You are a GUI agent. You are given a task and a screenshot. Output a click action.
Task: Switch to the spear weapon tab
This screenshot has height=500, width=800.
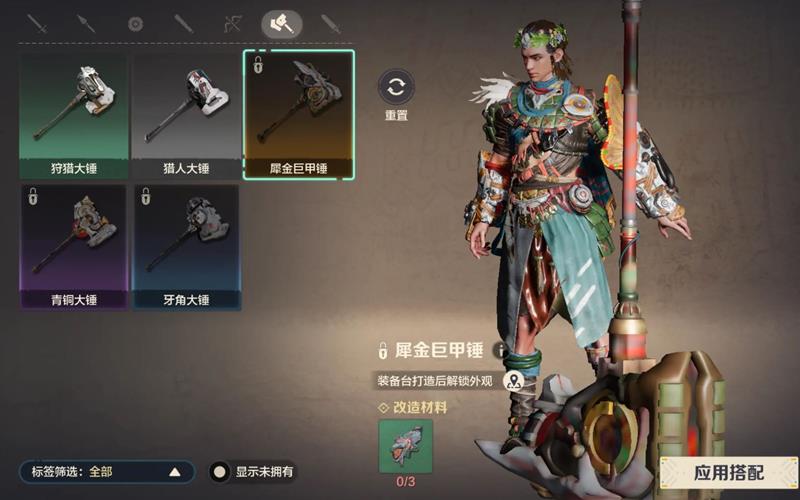pyautogui.click(x=87, y=24)
